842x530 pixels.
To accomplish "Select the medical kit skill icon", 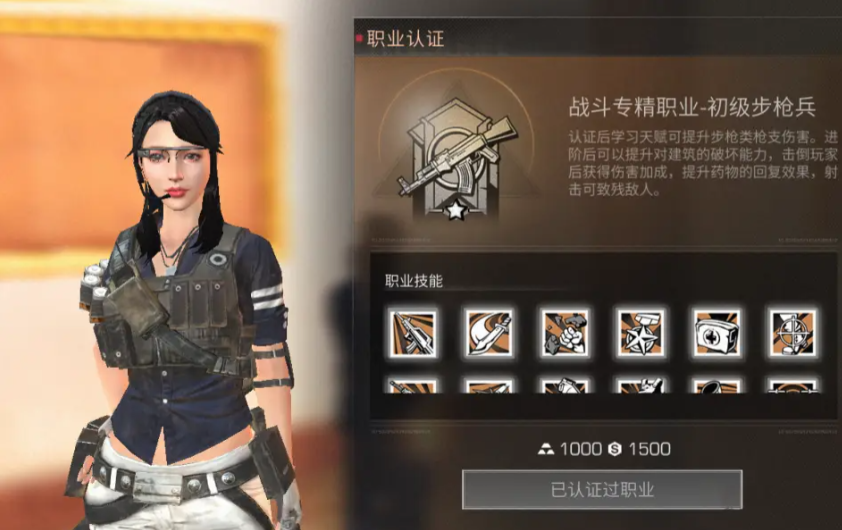I will 717,333.
